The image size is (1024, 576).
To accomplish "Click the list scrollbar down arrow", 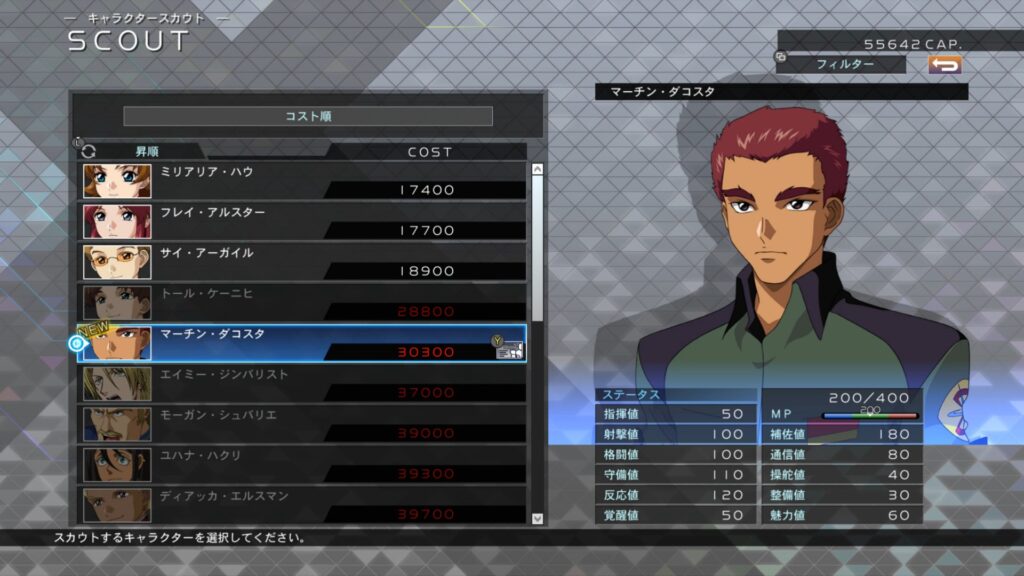I will click(x=537, y=519).
